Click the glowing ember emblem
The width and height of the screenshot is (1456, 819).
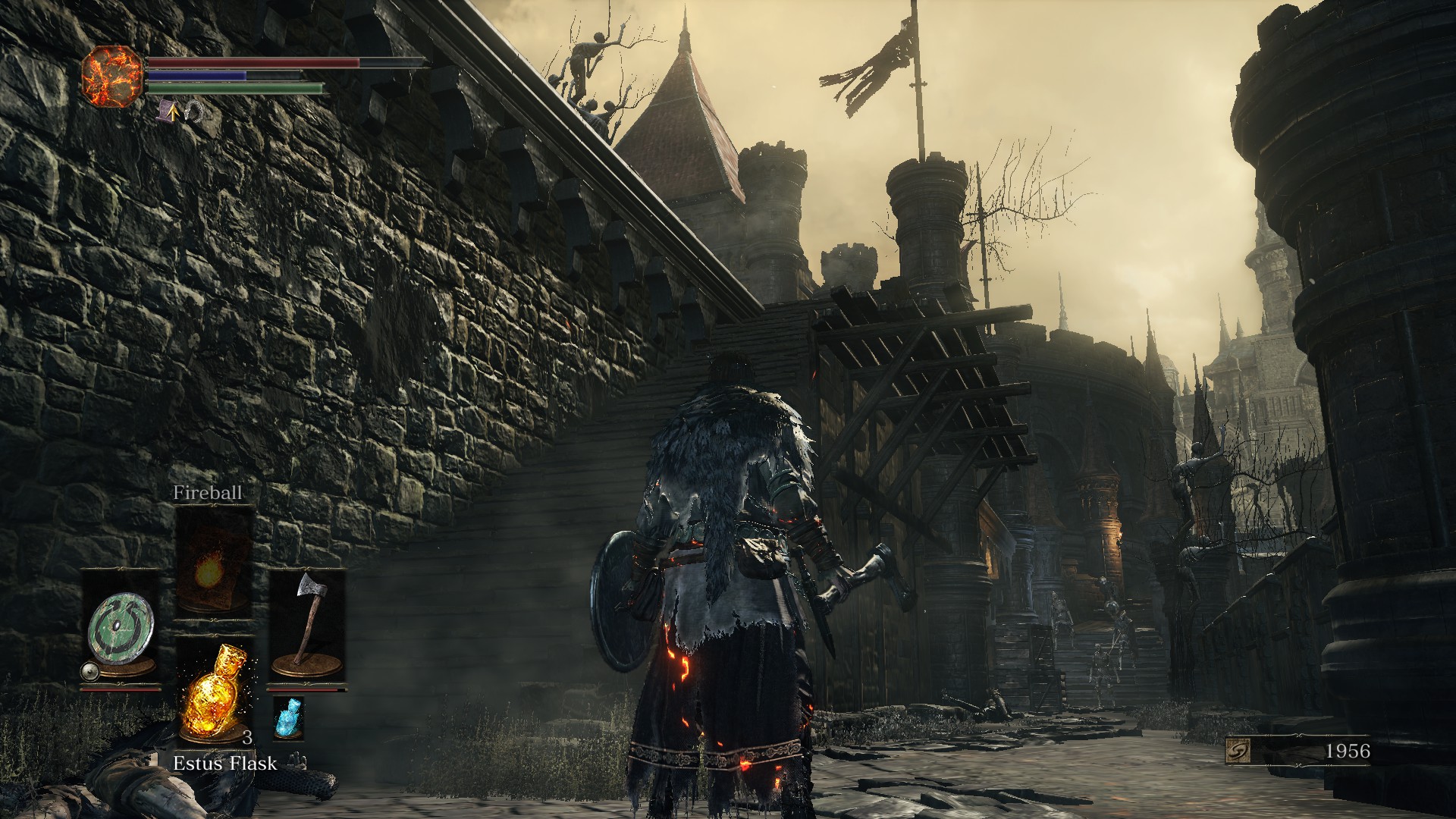point(112,76)
